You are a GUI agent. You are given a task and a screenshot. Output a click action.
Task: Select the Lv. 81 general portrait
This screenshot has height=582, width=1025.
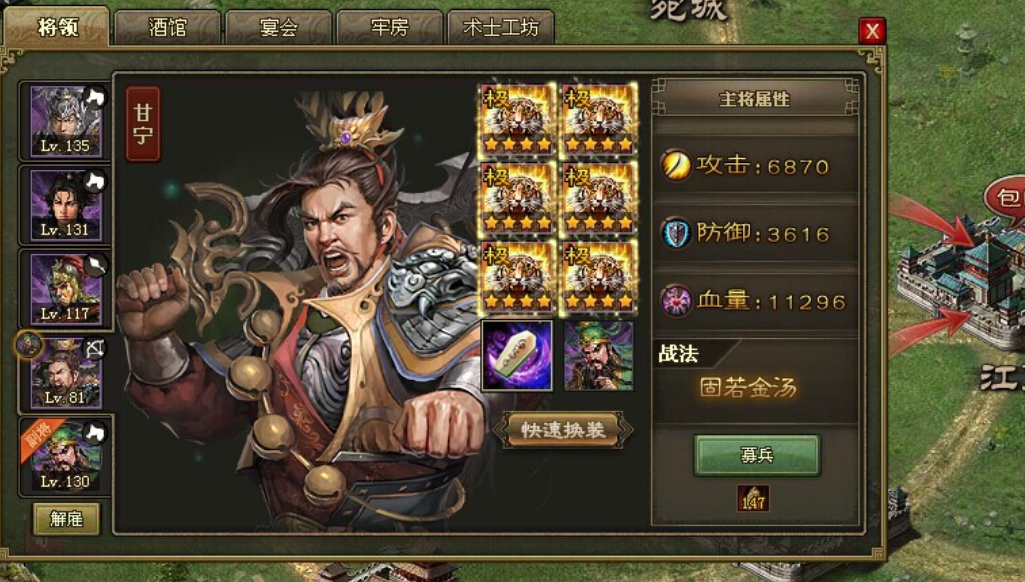(x=66, y=372)
